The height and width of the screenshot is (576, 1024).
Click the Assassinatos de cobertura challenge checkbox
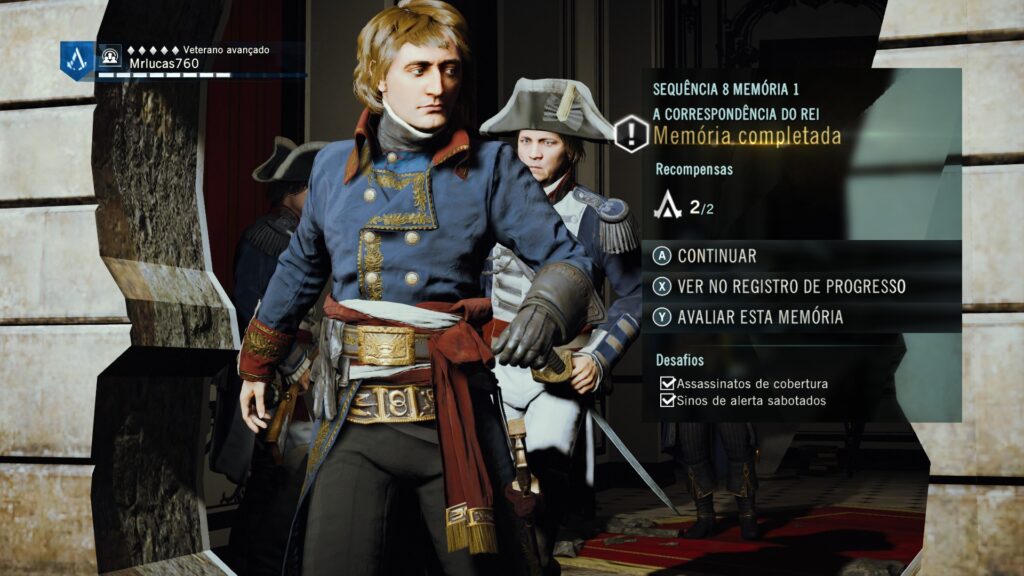tap(667, 384)
